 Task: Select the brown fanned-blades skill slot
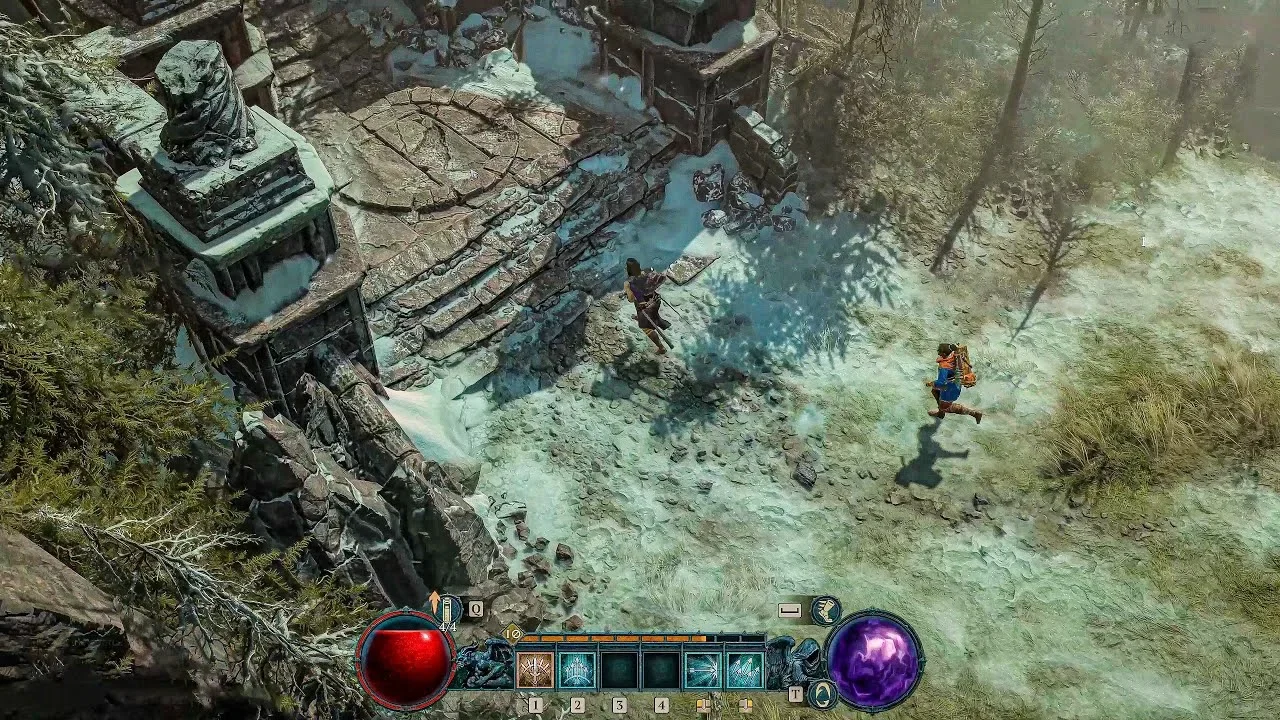click(535, 670)
